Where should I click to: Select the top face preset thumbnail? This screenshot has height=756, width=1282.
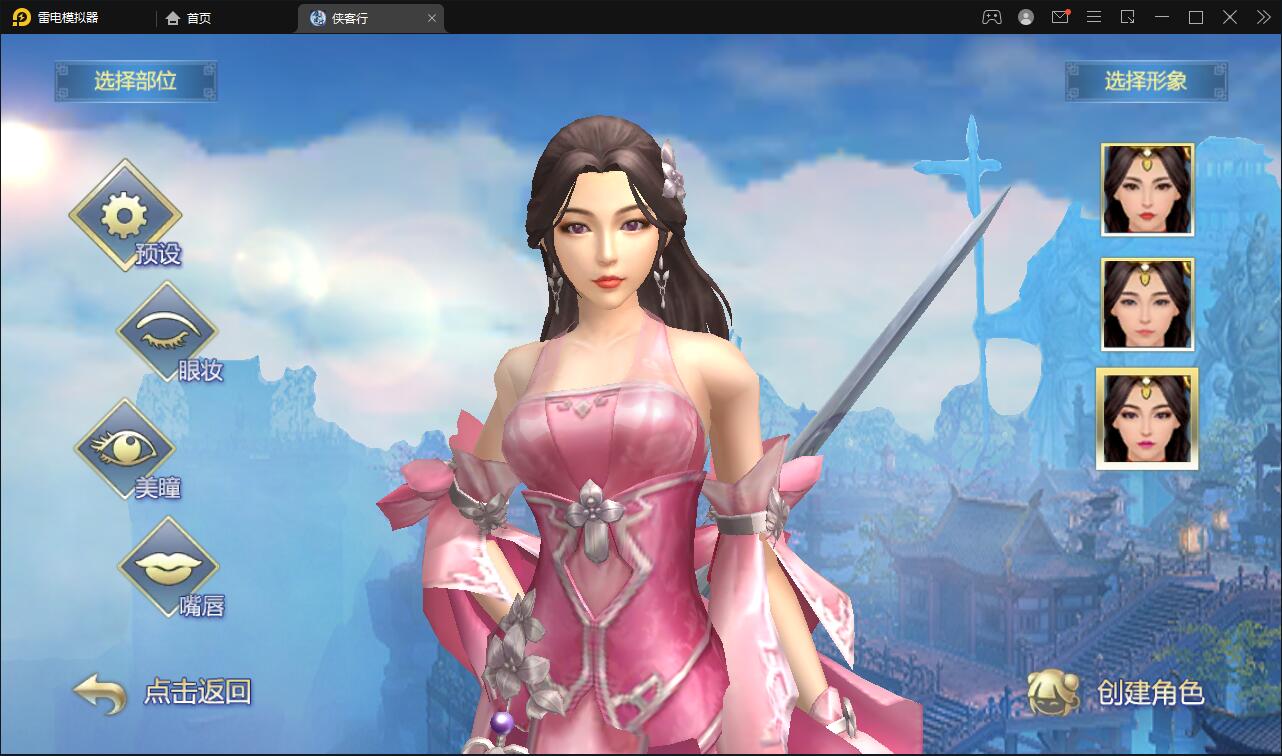click(x=1147, y=189)
